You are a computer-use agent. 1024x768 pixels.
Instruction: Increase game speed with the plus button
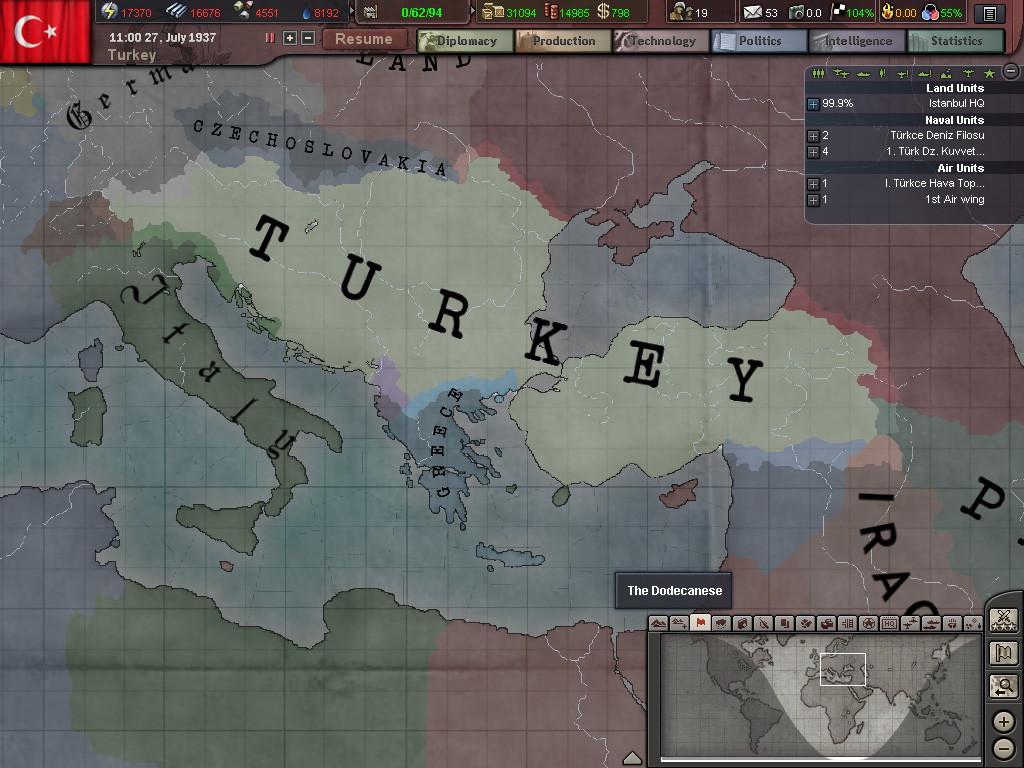290,38
